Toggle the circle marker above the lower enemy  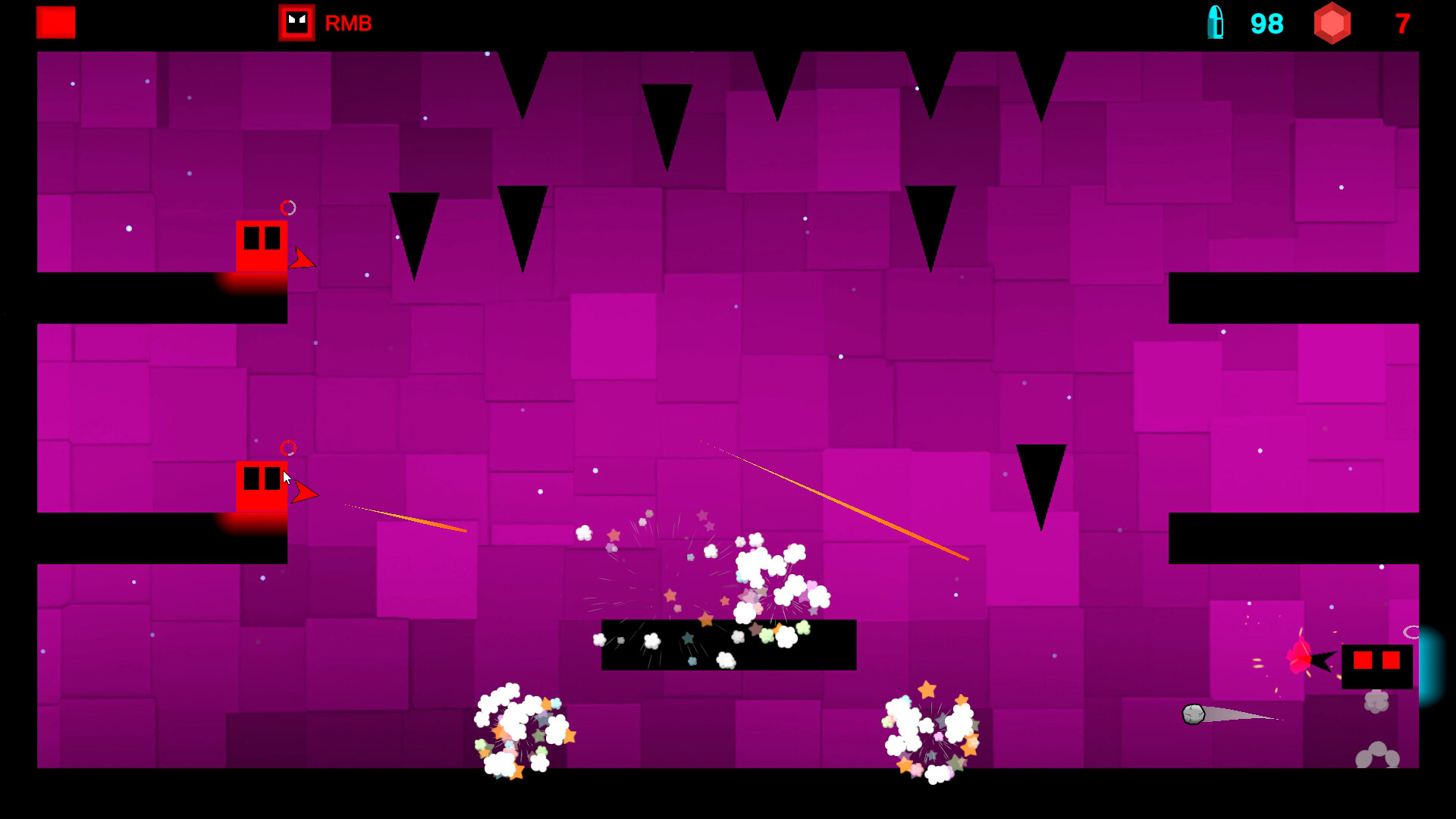coord(287,447)
